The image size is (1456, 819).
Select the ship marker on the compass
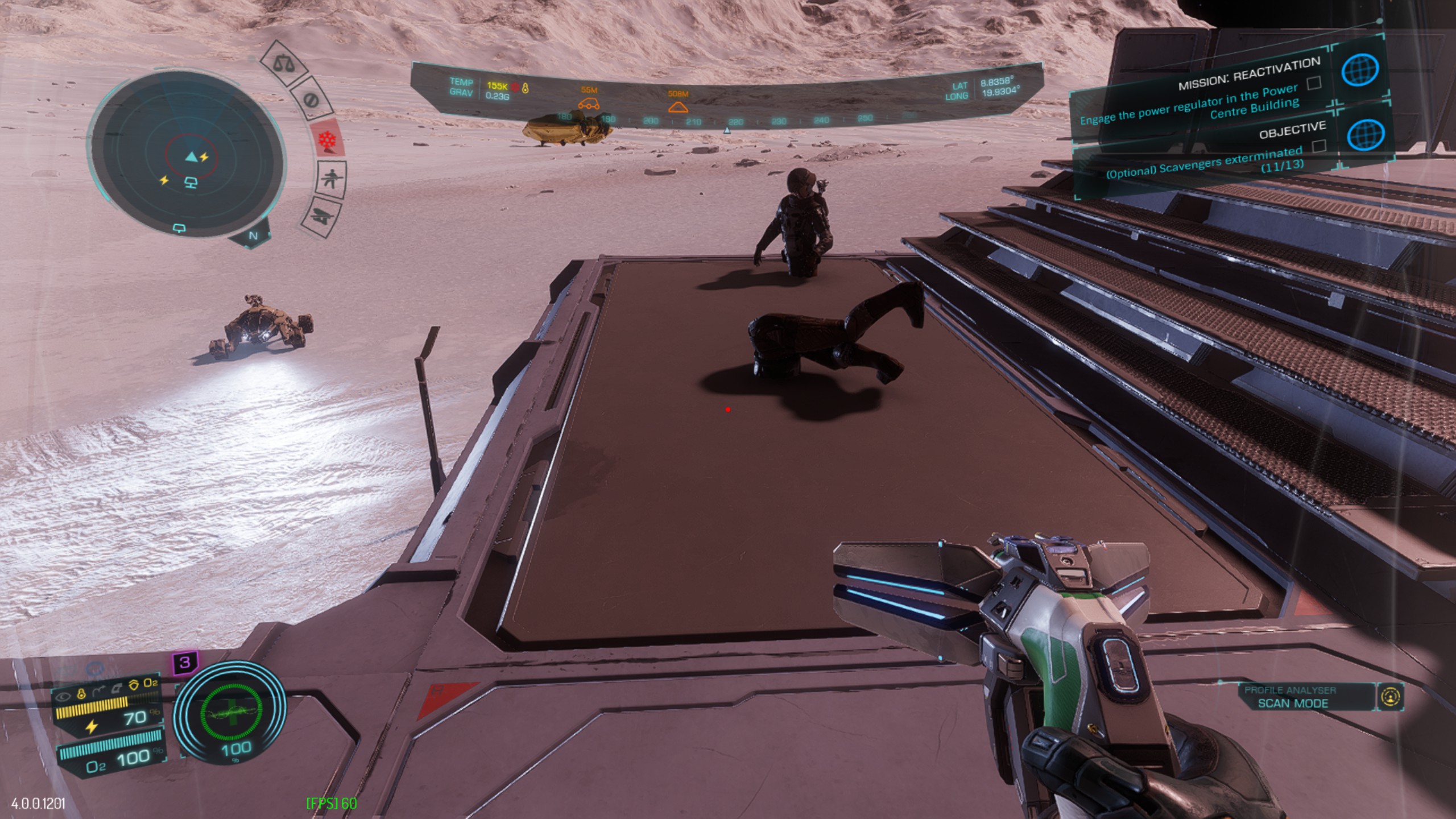click(x=678, y=107)
